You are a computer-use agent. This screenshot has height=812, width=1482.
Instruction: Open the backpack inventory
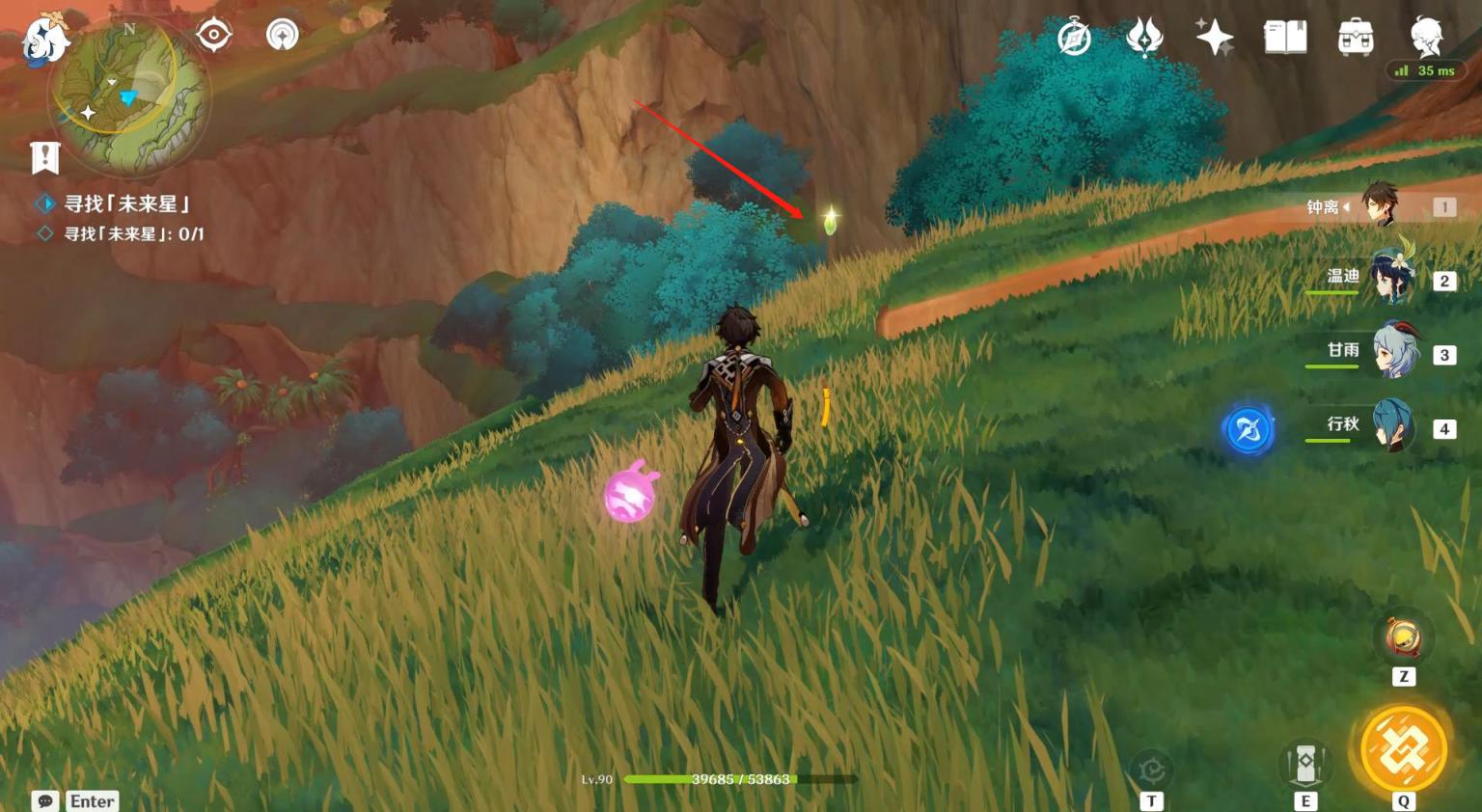click(x=1356, y=38)
